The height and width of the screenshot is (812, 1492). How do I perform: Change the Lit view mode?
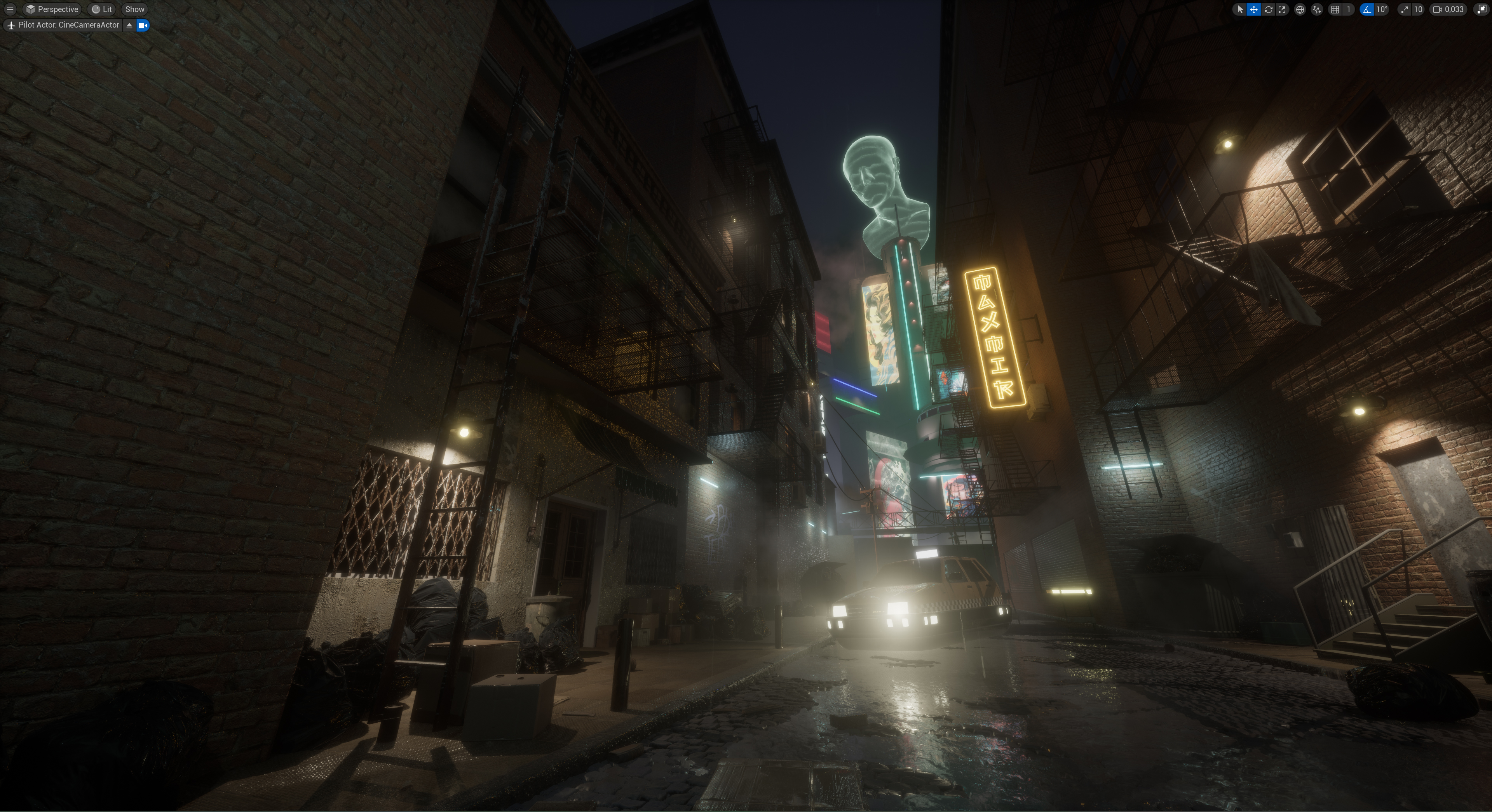tap(102, 9)
